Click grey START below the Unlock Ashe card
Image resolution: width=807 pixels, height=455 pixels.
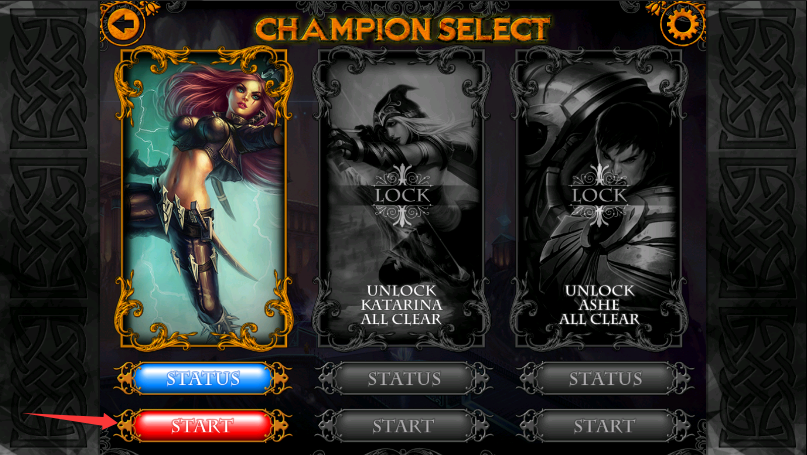606,426
